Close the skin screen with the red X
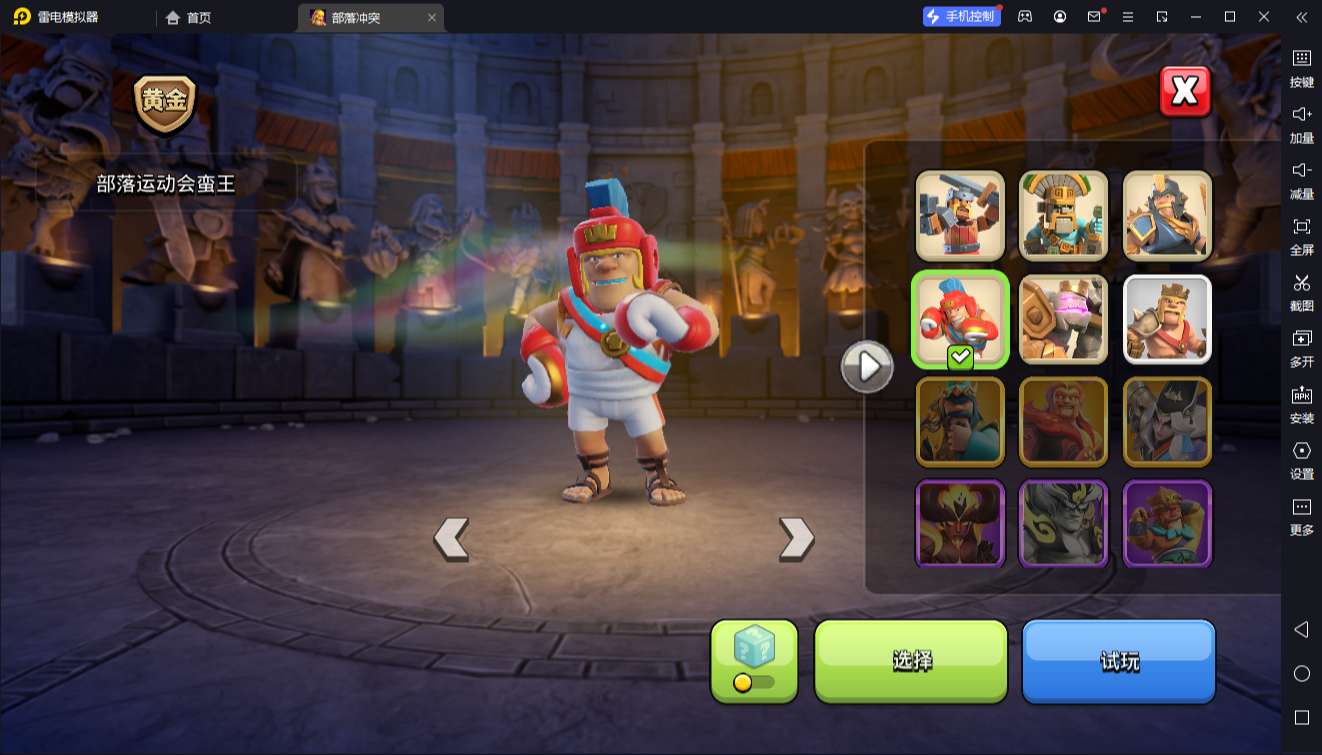Viewport: 1322px width, 755px height. tap(1185, 92)
